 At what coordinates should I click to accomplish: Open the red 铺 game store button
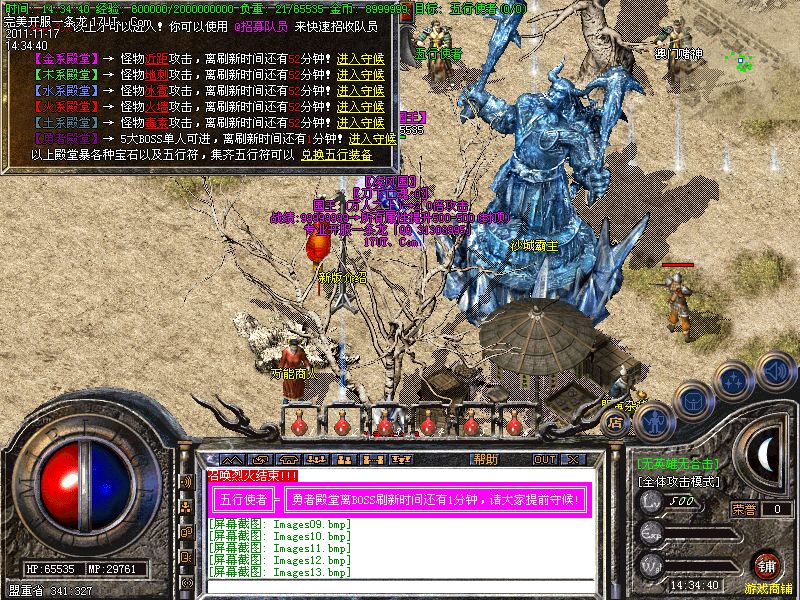[x=768, y=567]
